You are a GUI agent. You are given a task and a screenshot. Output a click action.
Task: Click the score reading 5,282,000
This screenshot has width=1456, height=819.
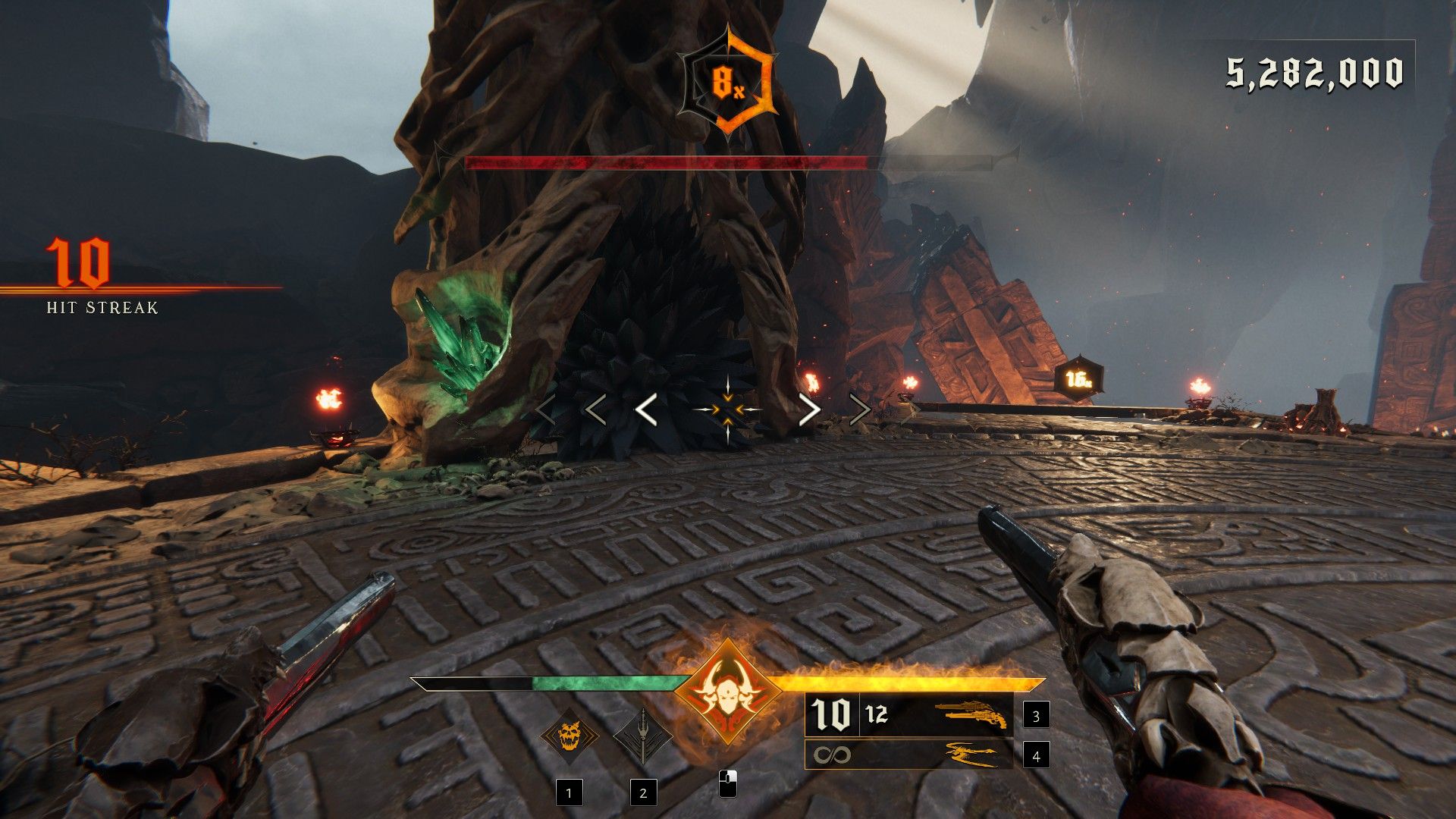pyautogui.click(x=1314, y=72)
